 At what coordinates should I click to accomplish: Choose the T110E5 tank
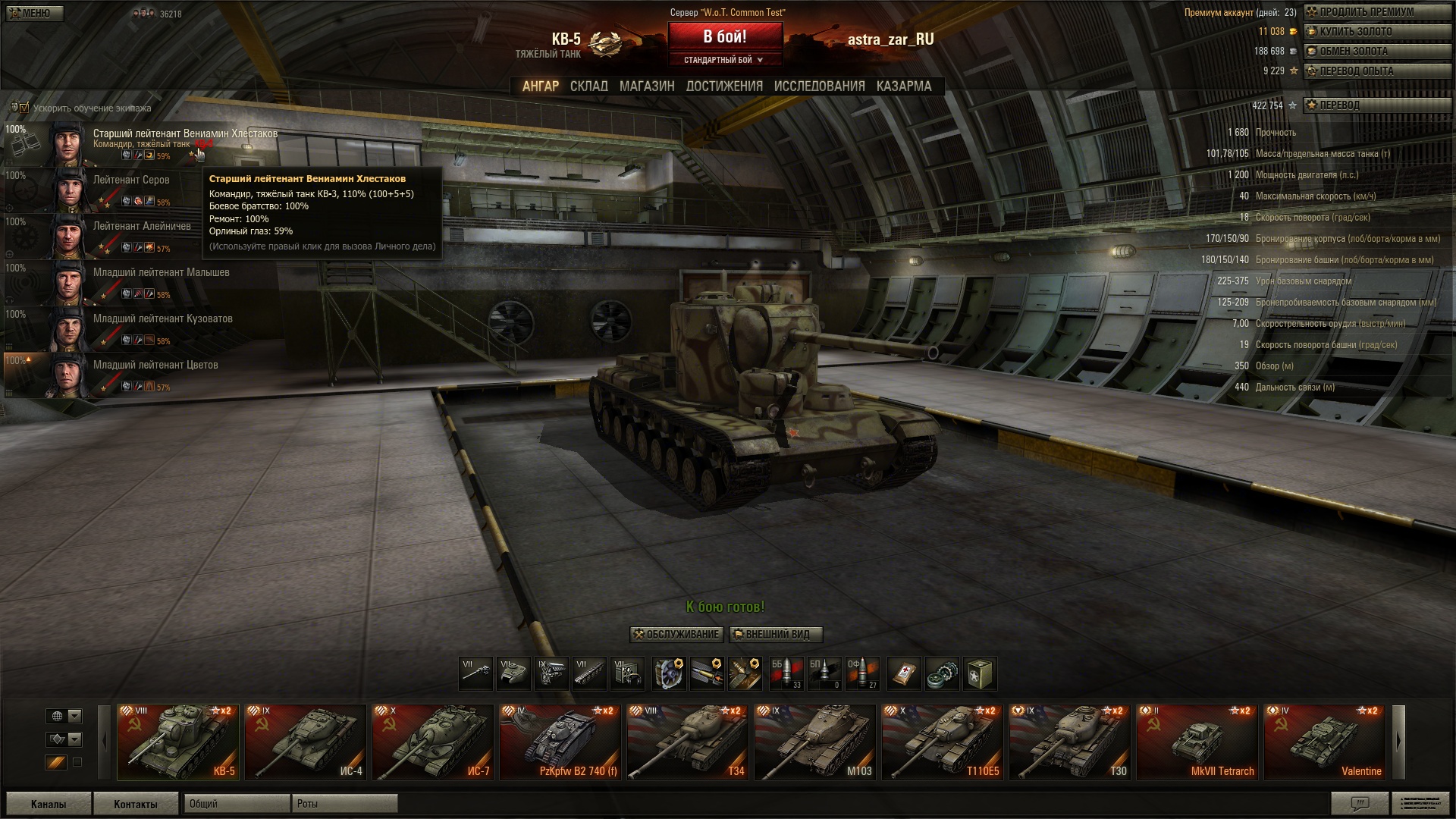[942, 742]
